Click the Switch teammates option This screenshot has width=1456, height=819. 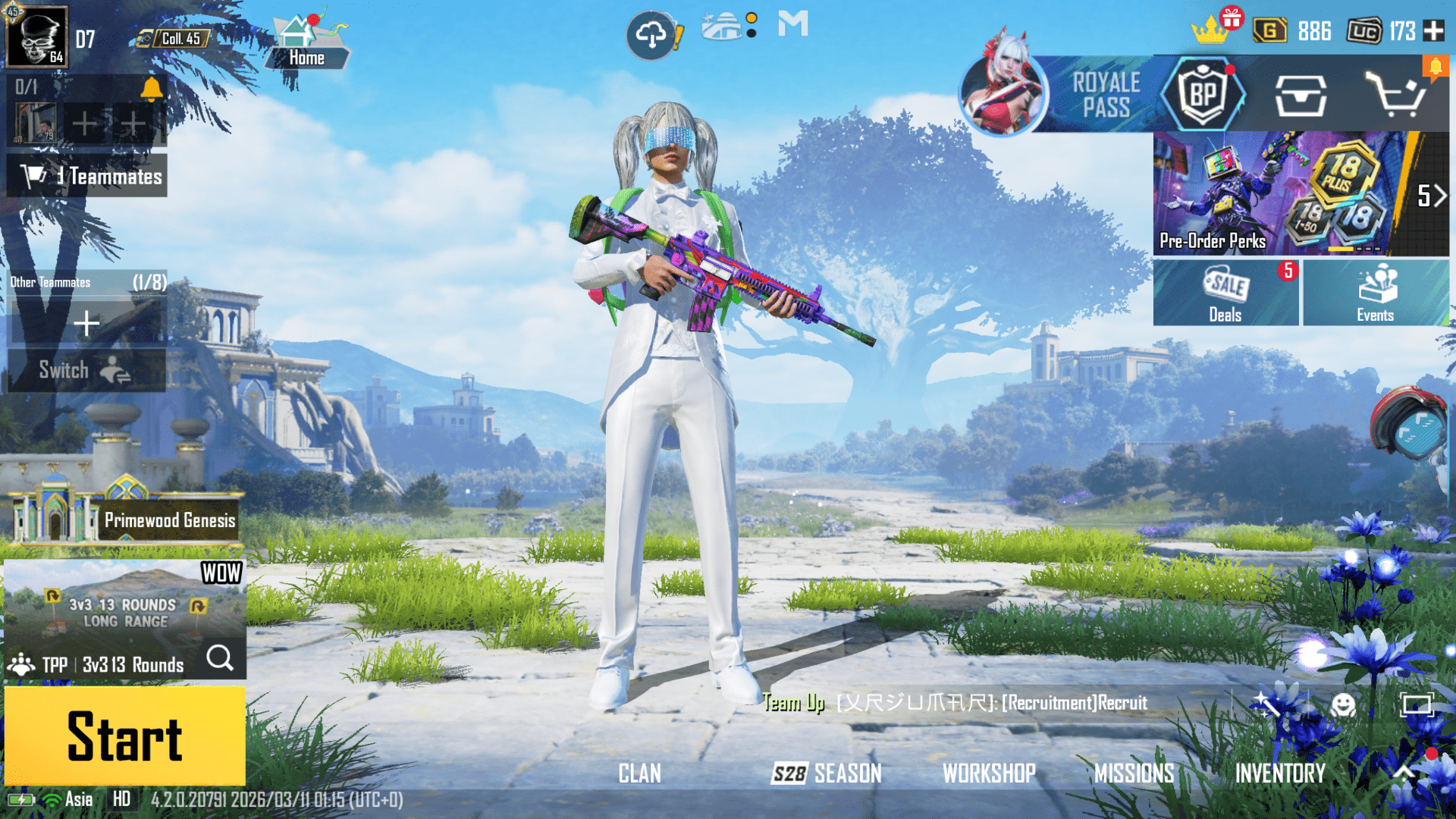[x=86, y=371]
